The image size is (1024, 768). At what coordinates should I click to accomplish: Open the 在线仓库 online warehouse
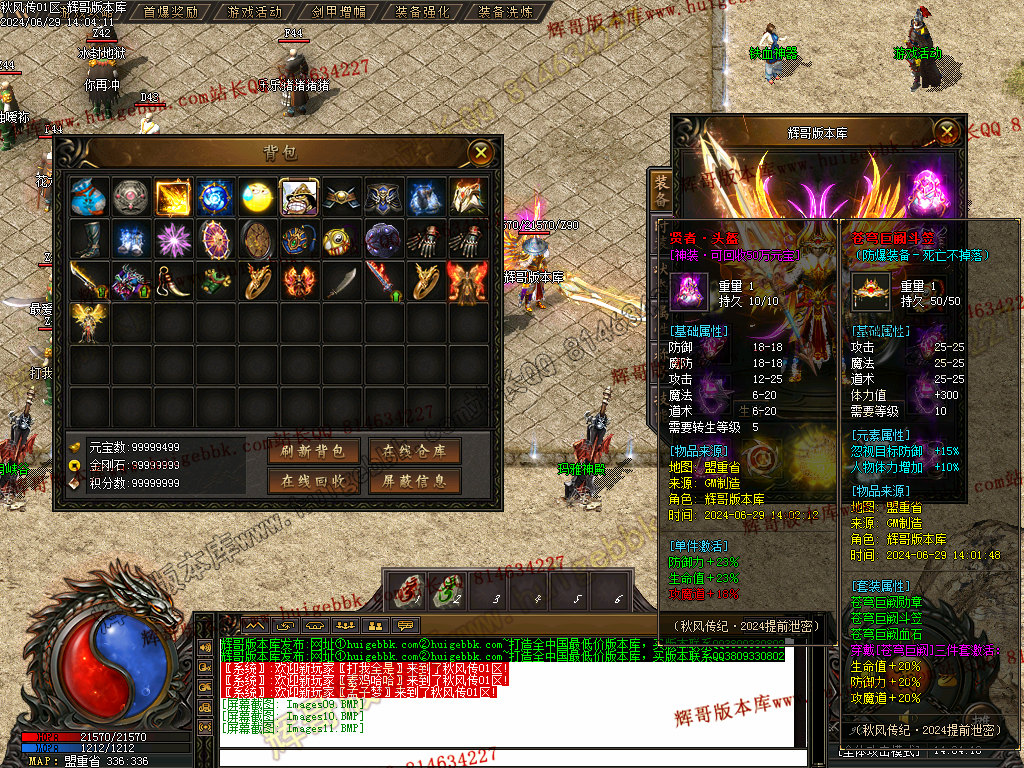pos(414,452)
